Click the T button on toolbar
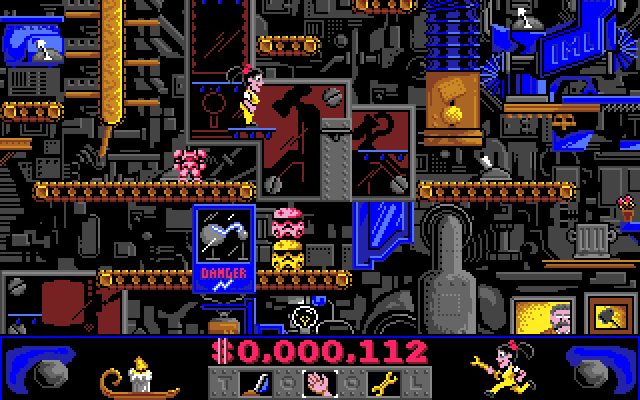This screenshot has height=400, width=640. coord(224,381)
